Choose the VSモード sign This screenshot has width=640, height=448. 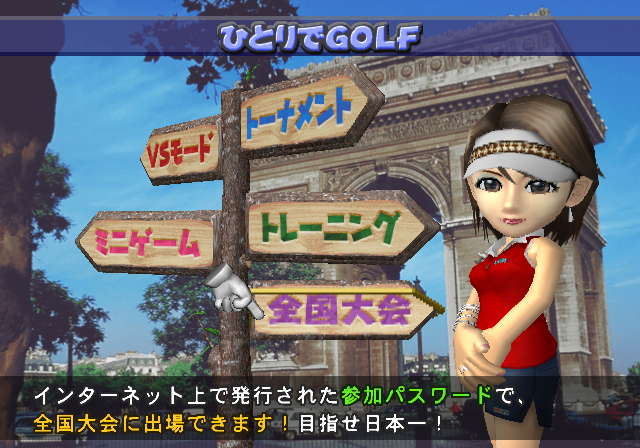pyautogui.click(x=181, y=152)
